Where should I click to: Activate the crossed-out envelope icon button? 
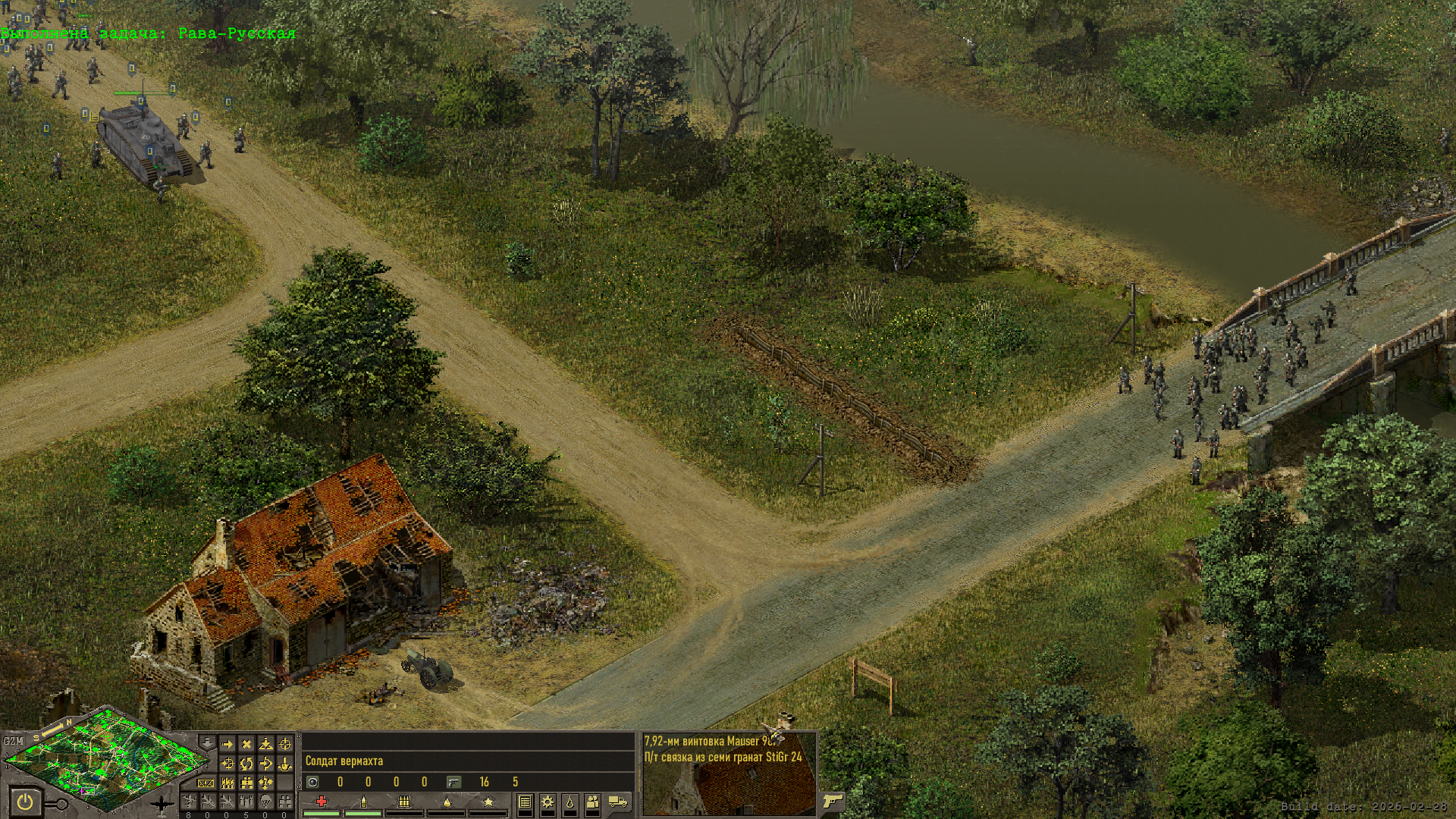point(206,783)
